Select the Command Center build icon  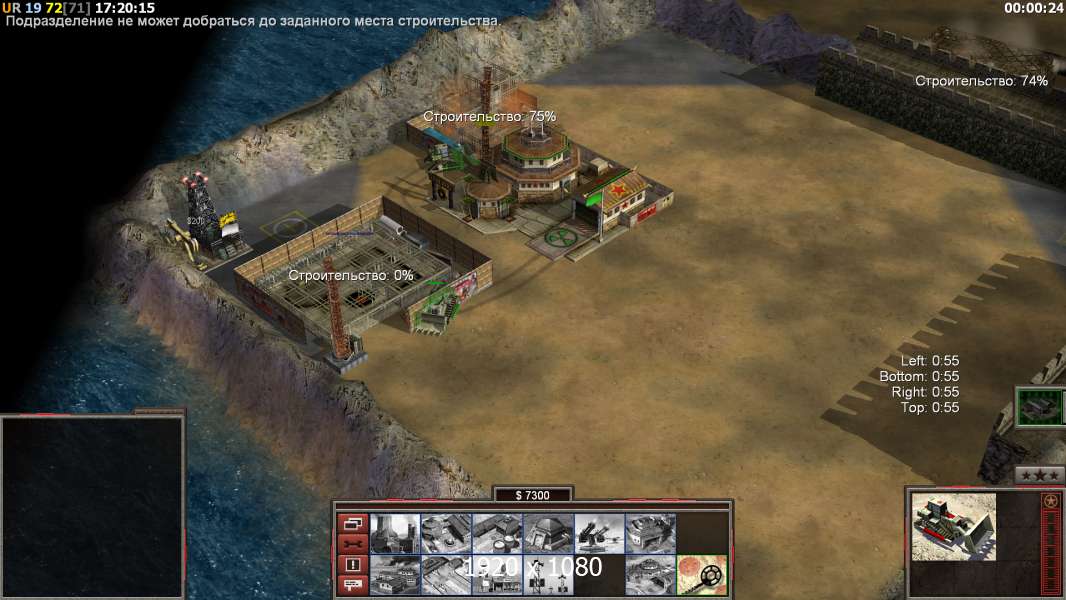pos(650,575)
